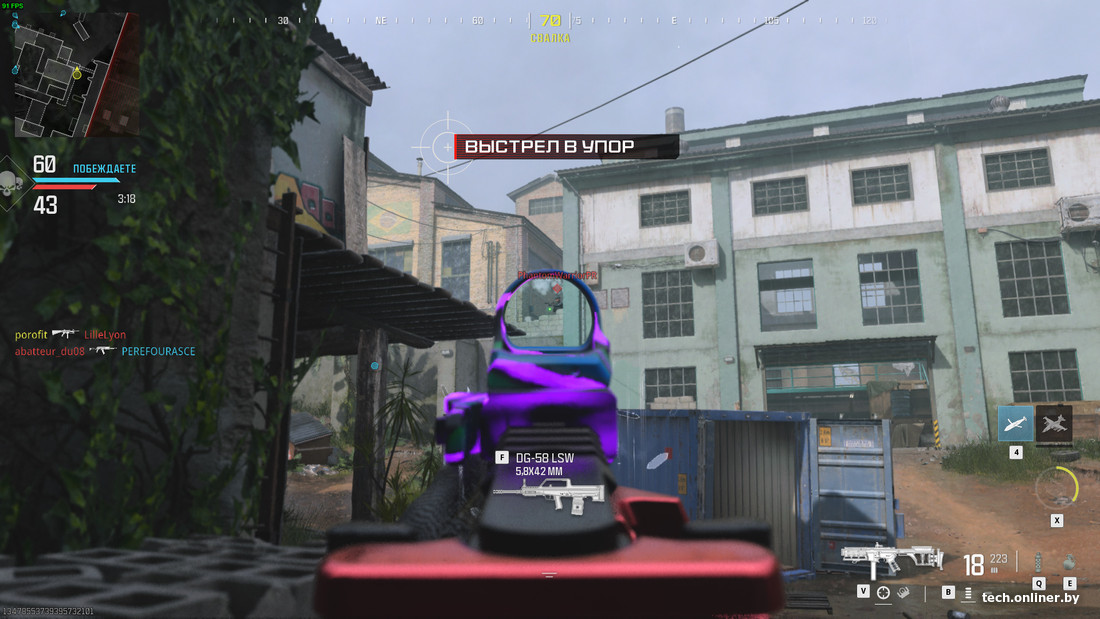The width and height of the screenshot is (1100, 619).
Task: Activate the field upgrade charge circle
Action: point(1056,488)
